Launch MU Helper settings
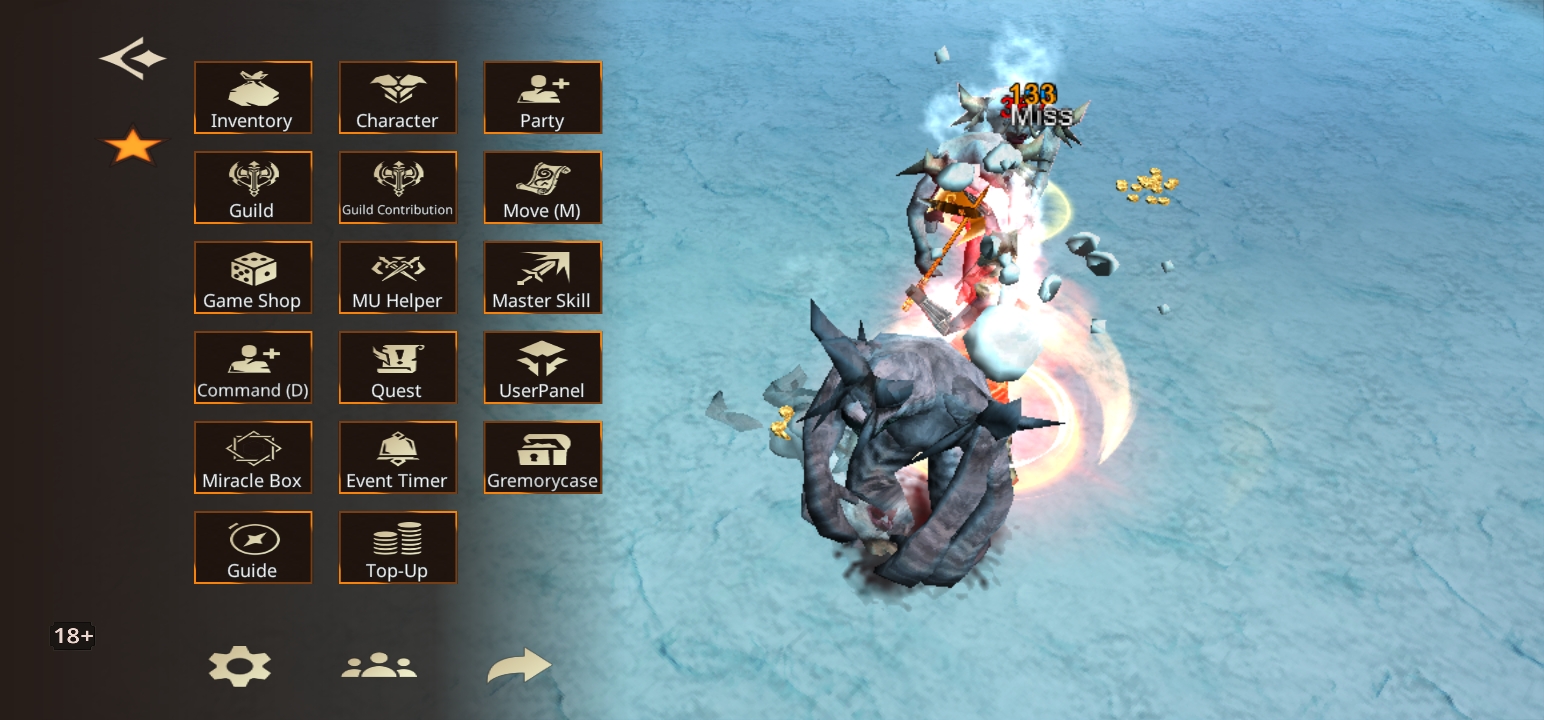 [397, 277]
